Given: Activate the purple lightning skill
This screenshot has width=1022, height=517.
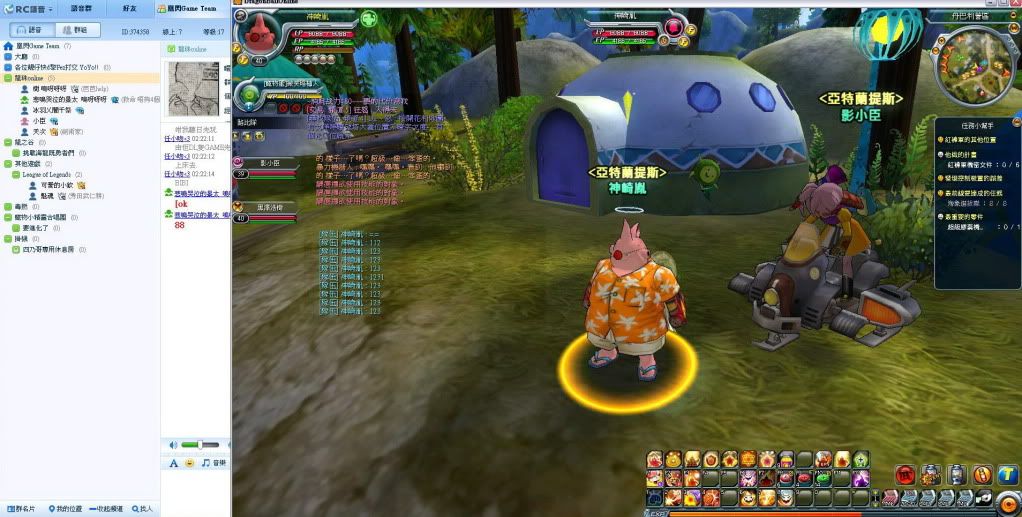Looking at the screenshot, I should pos(860,479).
